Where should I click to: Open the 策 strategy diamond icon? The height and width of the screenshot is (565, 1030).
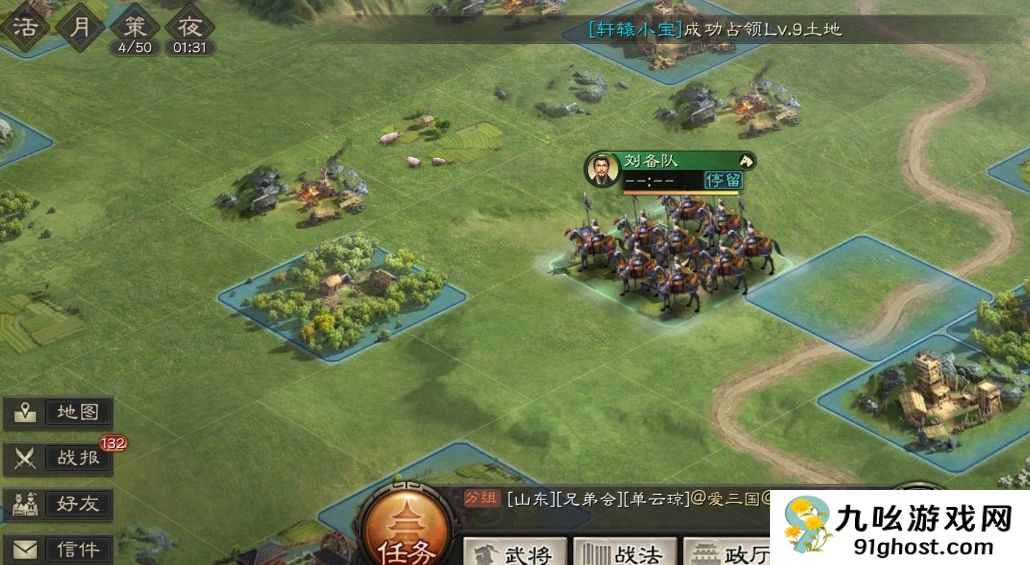134,26
